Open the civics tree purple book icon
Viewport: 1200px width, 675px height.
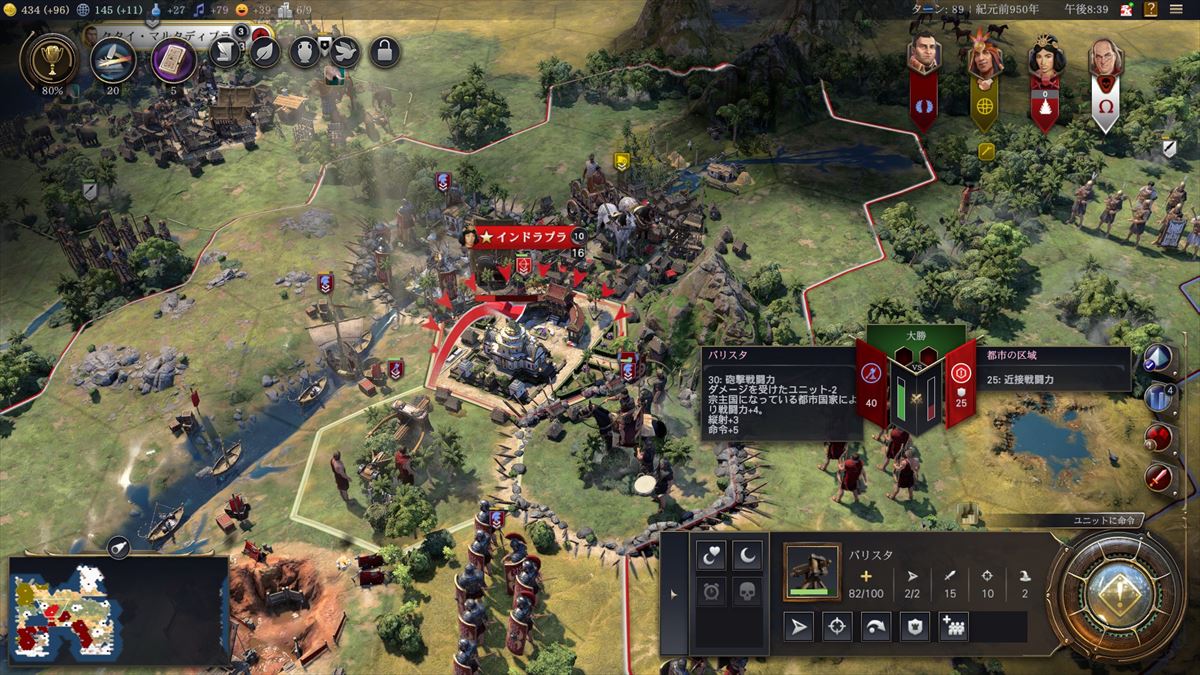click(173, 60)
